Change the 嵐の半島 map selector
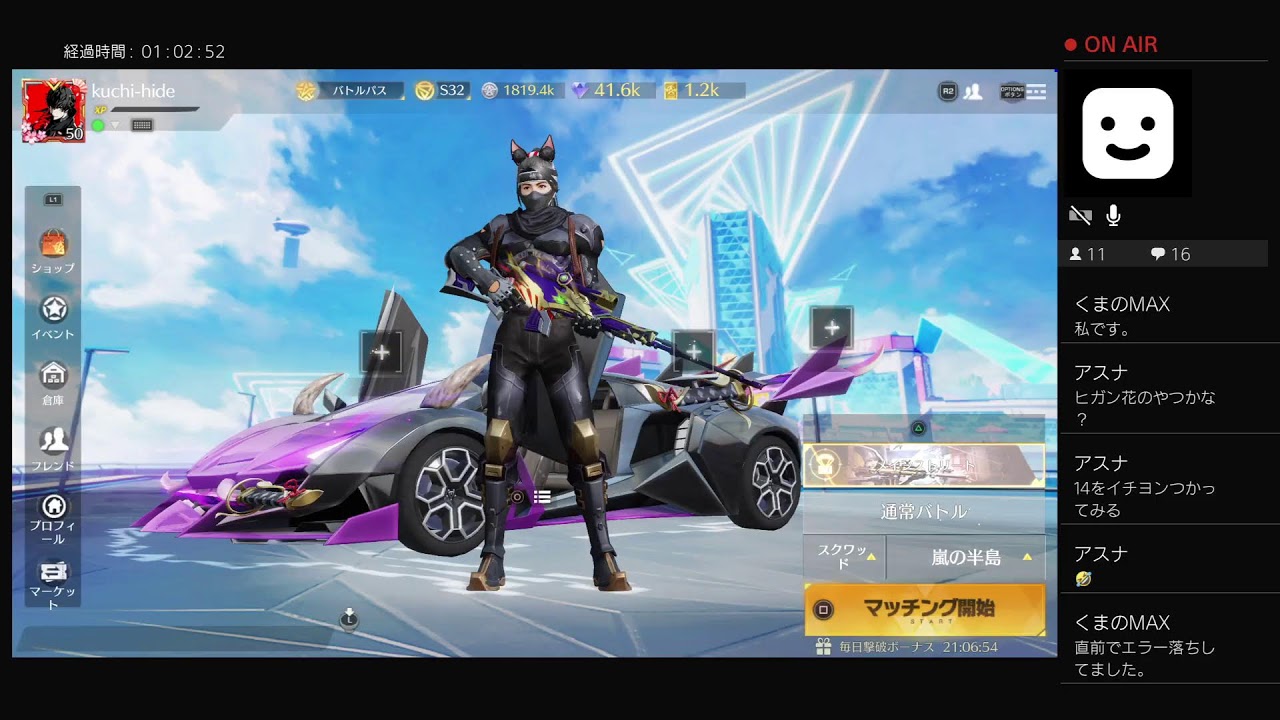 966,557
